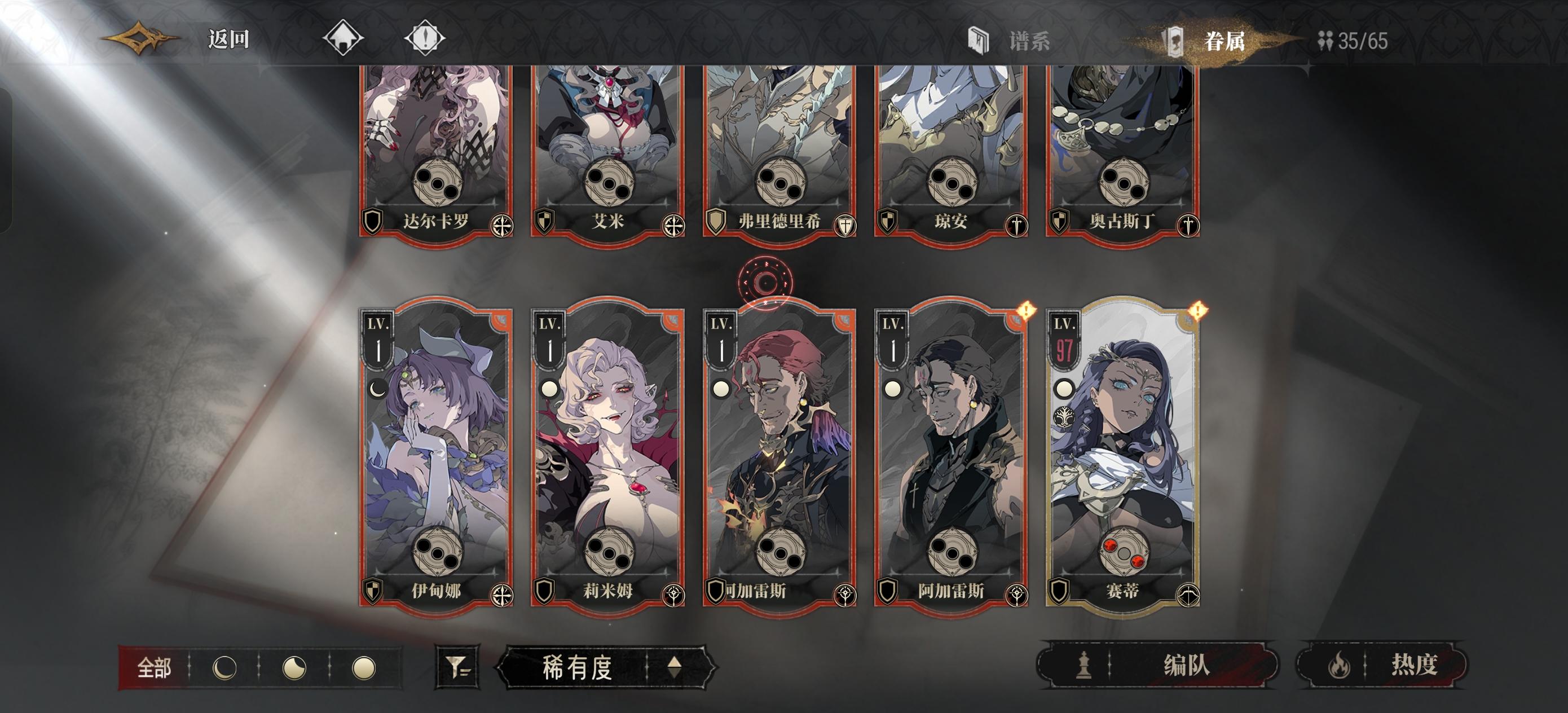Switch to the 谱系 tab

[x=1024, y=41]
